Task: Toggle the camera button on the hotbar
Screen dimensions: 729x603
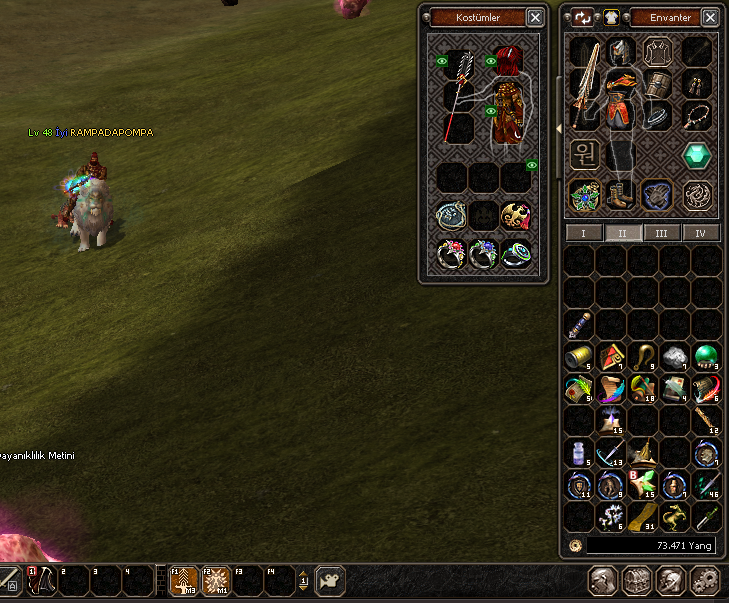Action: 330,580
